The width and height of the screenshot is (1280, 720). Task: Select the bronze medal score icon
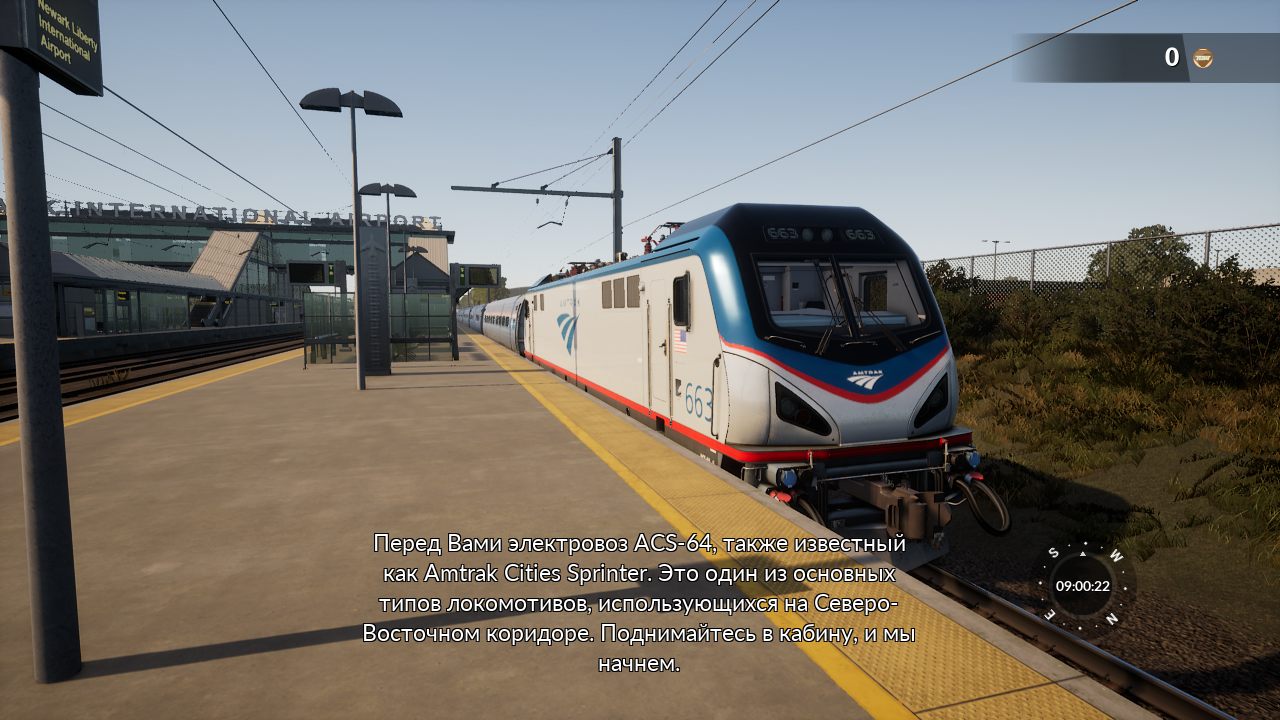click(x=1202, y=58)
